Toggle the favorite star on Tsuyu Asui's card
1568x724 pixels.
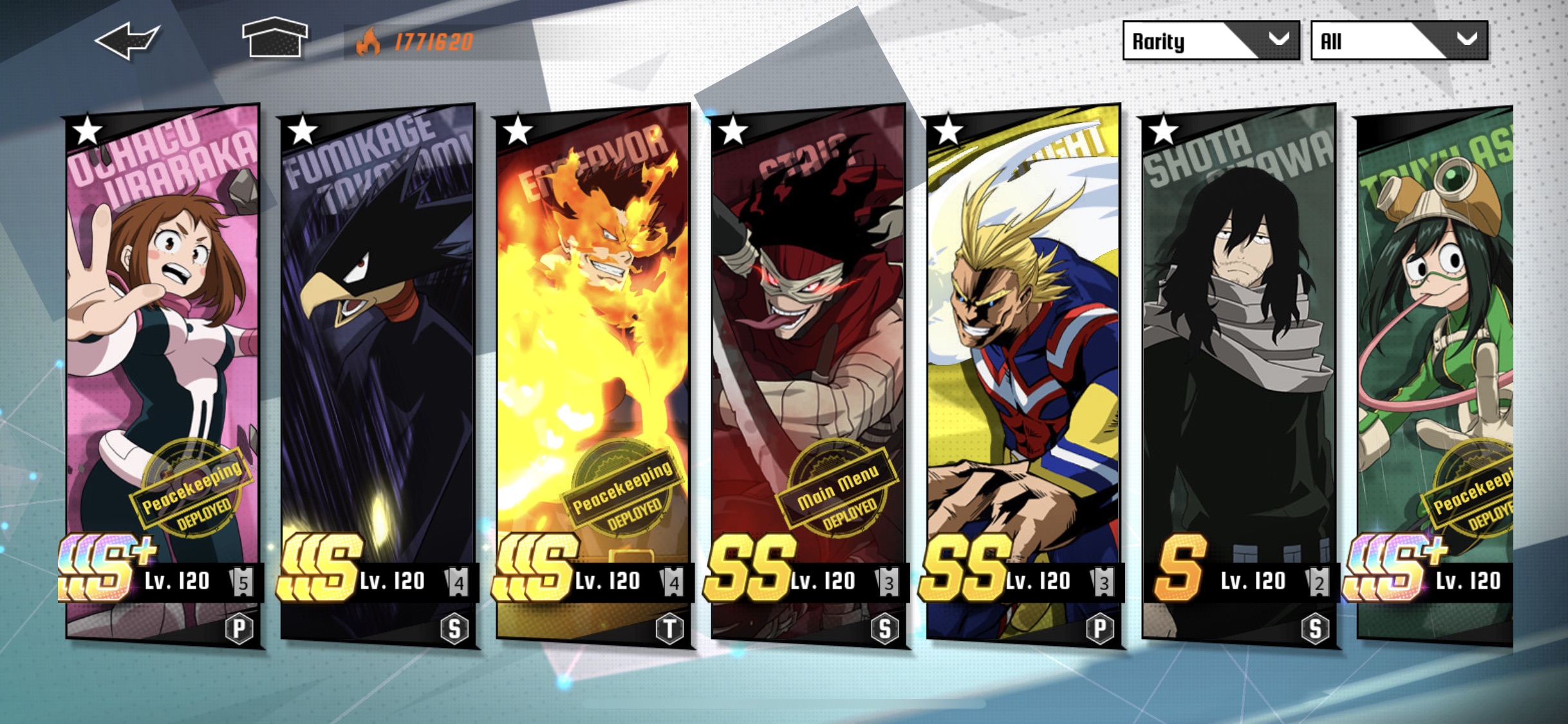click(x=1379, y=135)
